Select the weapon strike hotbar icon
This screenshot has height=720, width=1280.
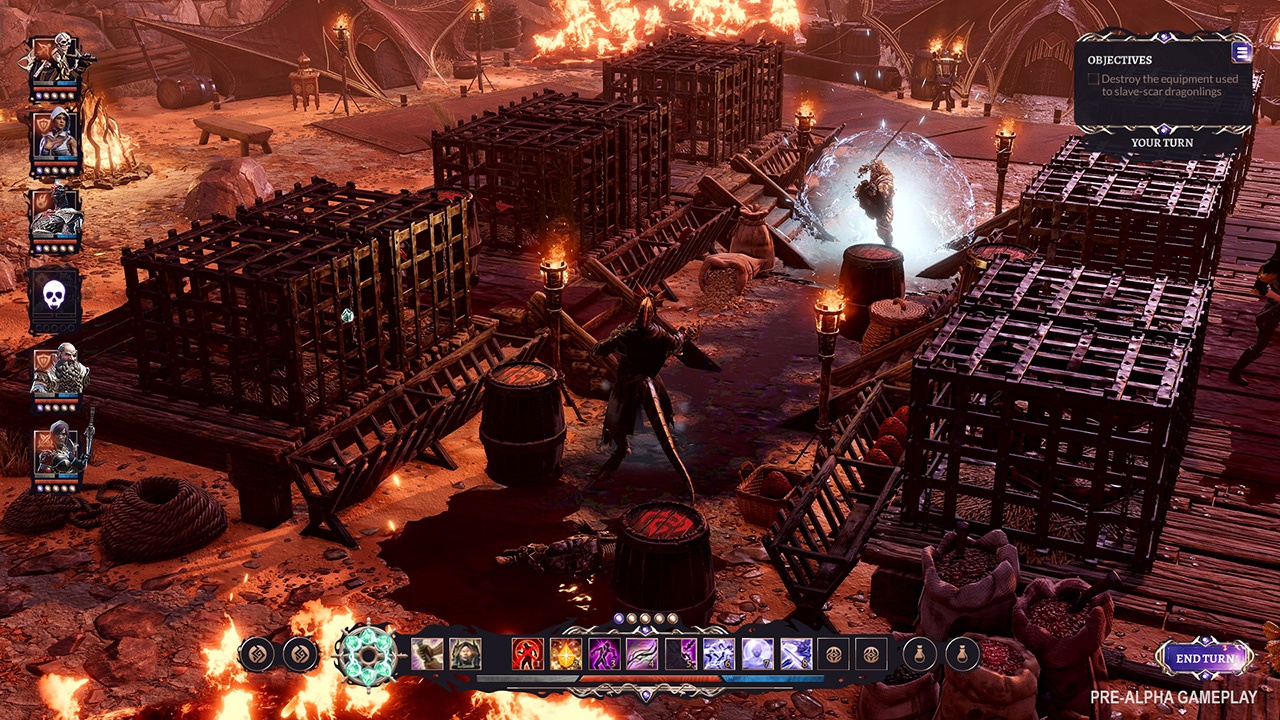(x=427, y=654)
